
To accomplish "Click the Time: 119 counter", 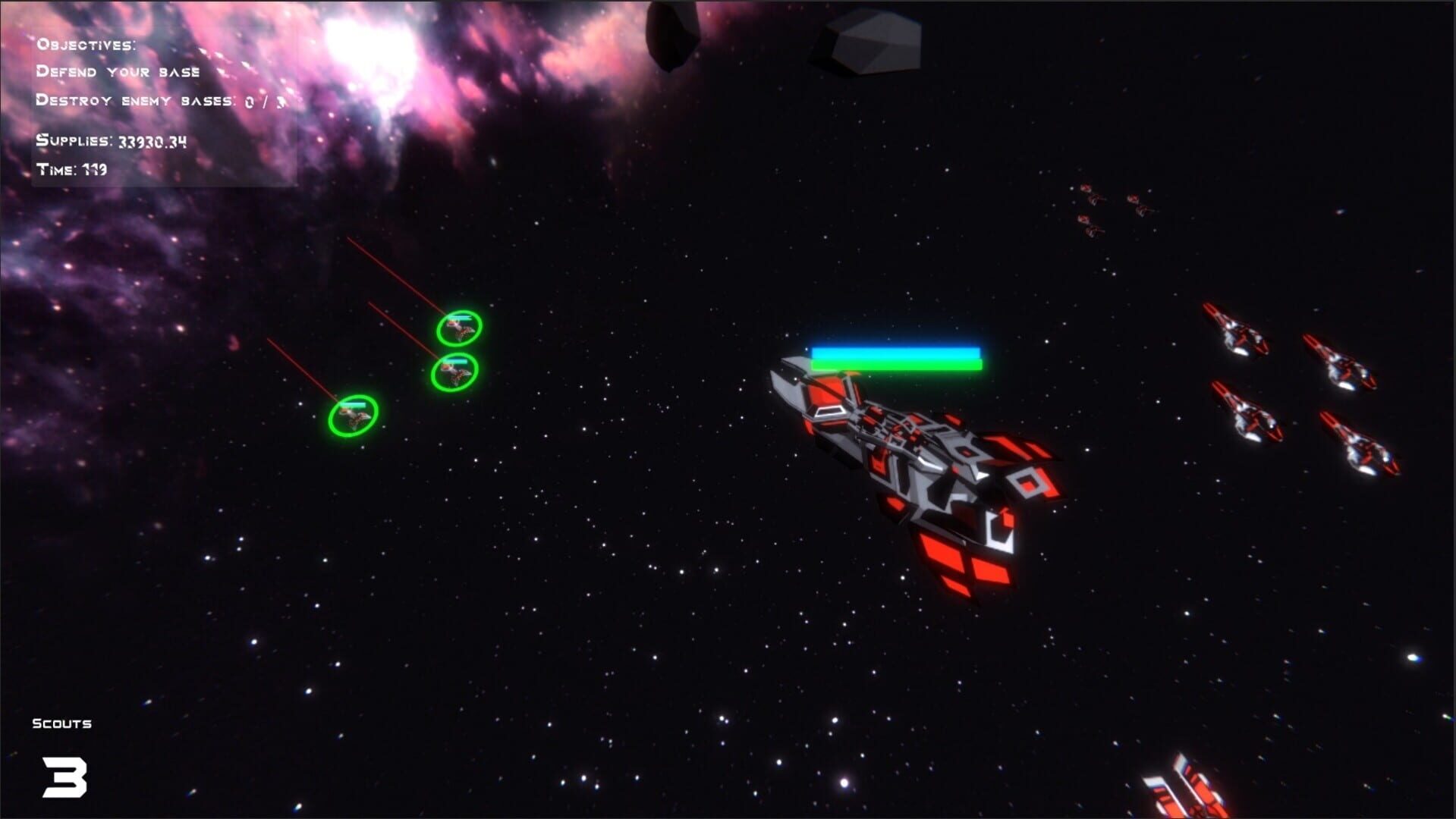I will 72,170.
